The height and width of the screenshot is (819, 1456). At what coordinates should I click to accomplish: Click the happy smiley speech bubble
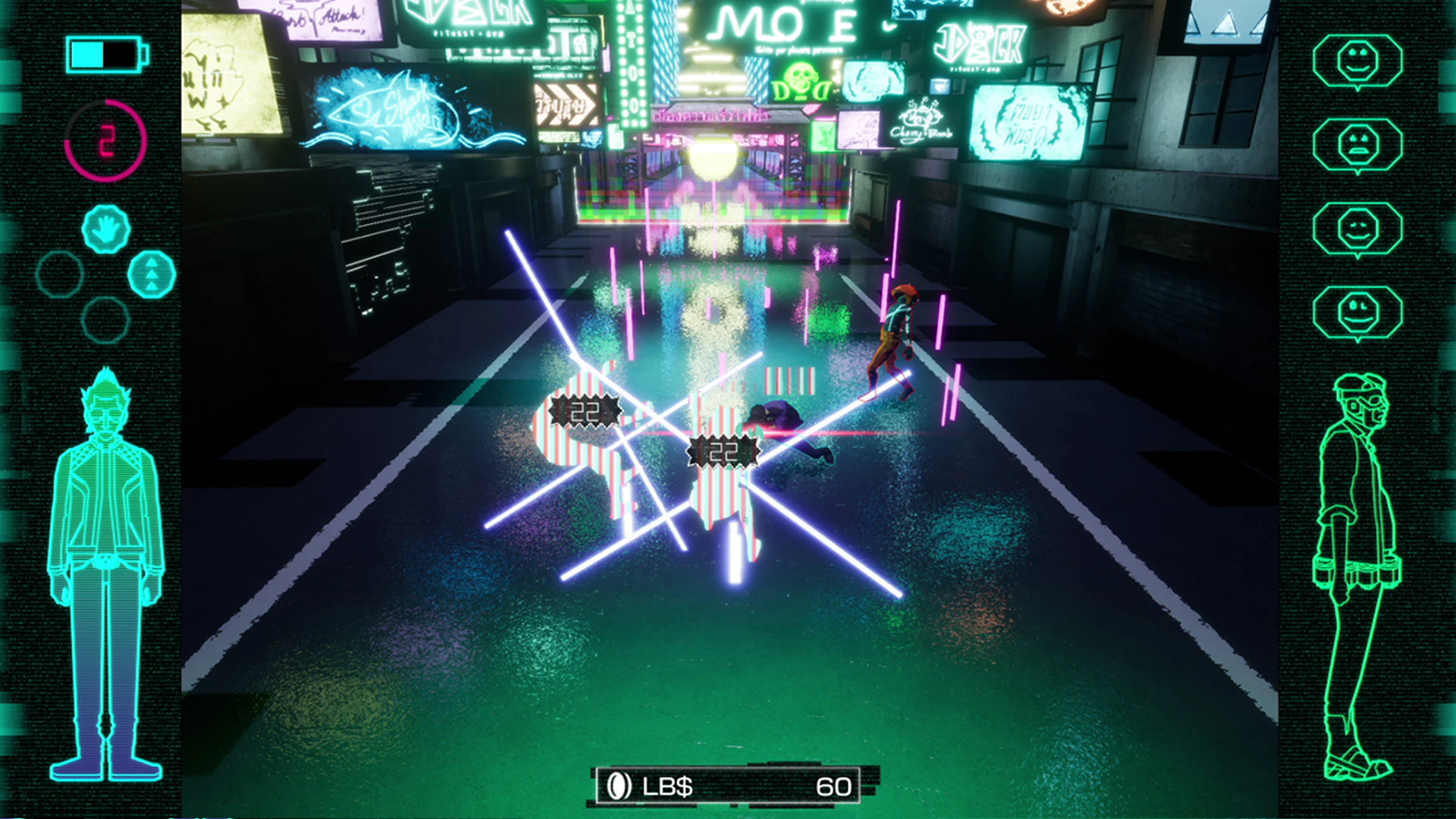click(1360, 62)
